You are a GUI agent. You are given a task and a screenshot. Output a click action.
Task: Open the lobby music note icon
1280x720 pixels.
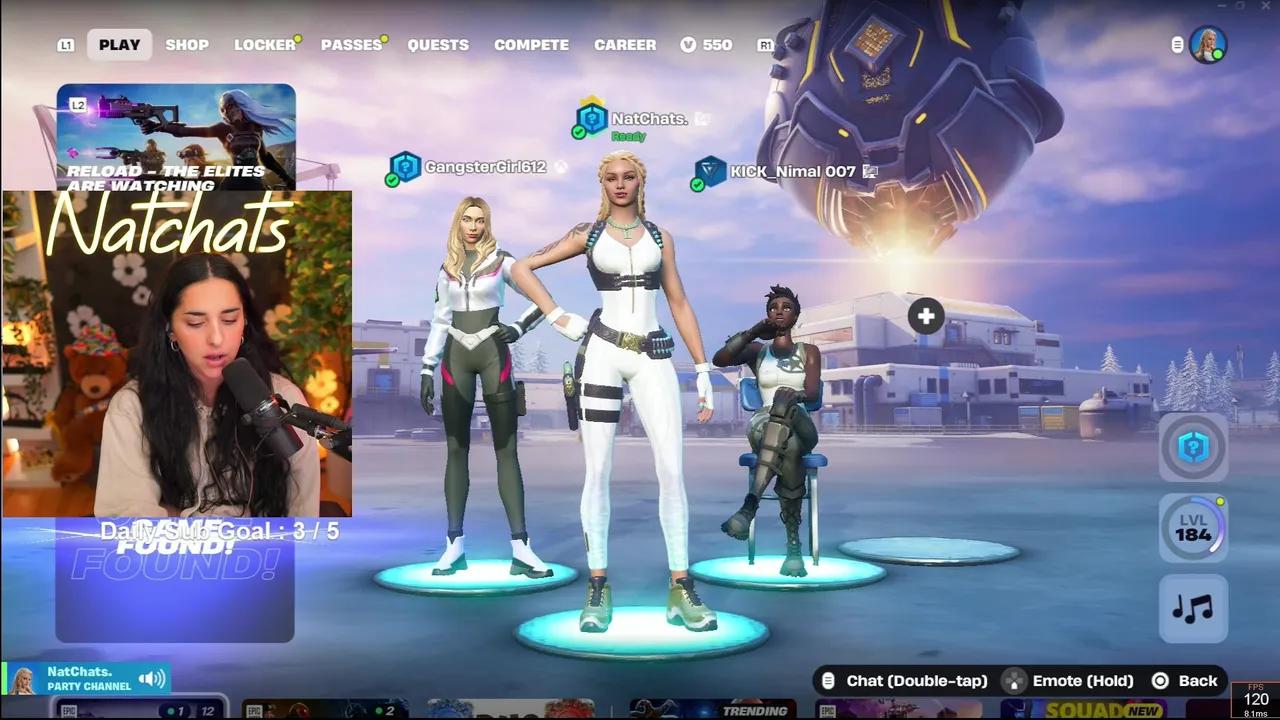[1193, 609]
